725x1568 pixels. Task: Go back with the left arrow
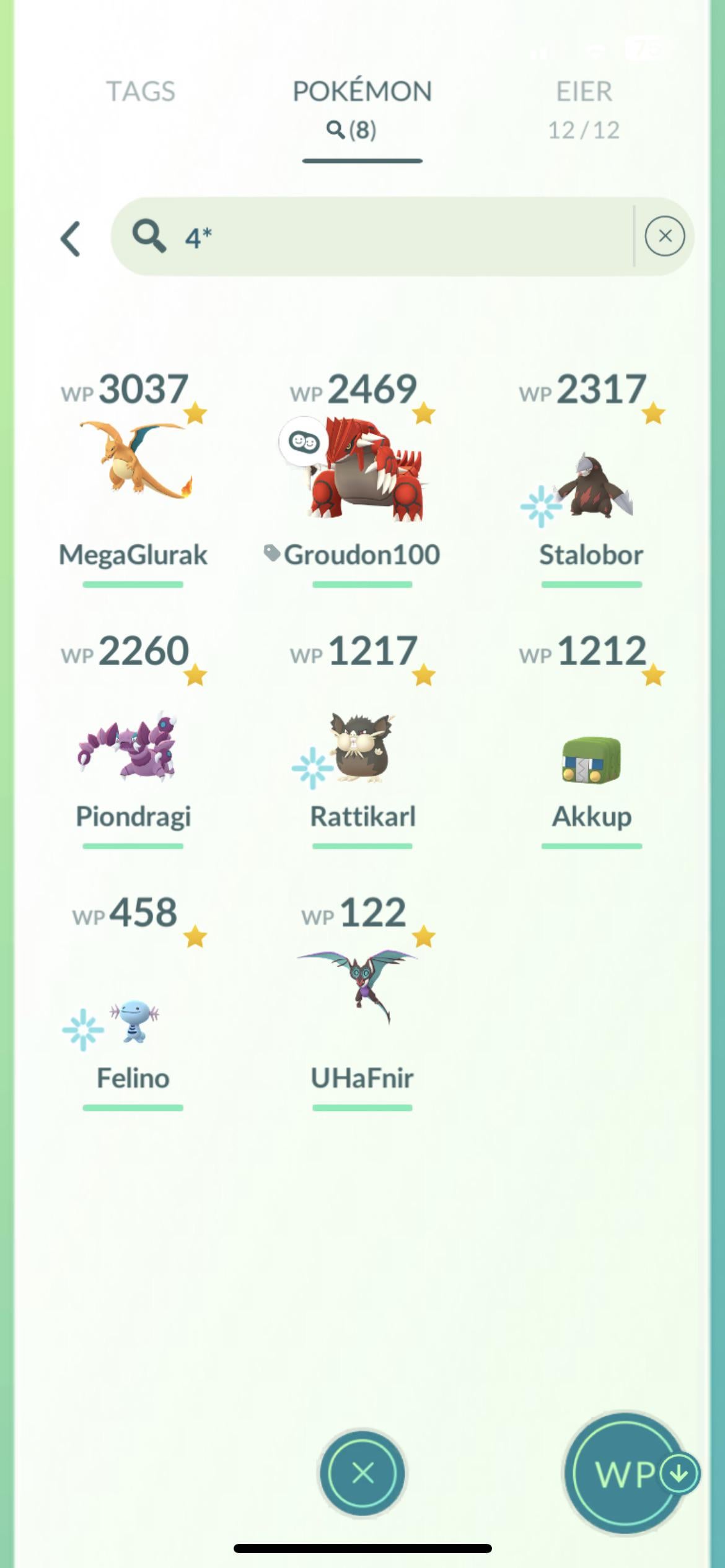point(71,238)
